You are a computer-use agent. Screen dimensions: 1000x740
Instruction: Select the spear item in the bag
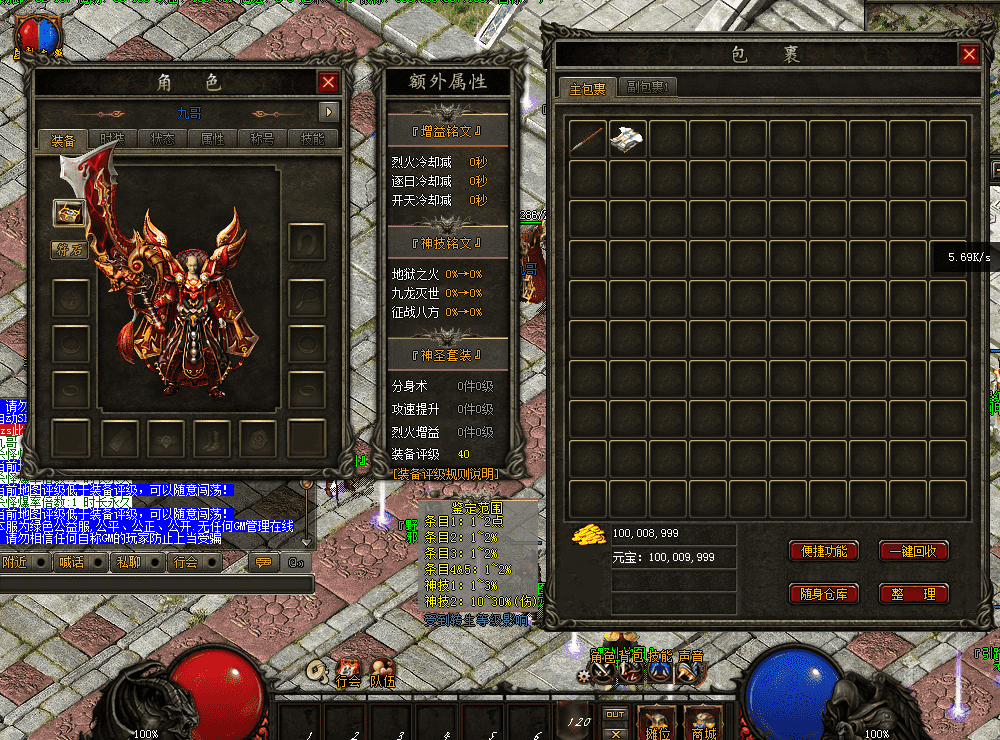coord(588,138)
